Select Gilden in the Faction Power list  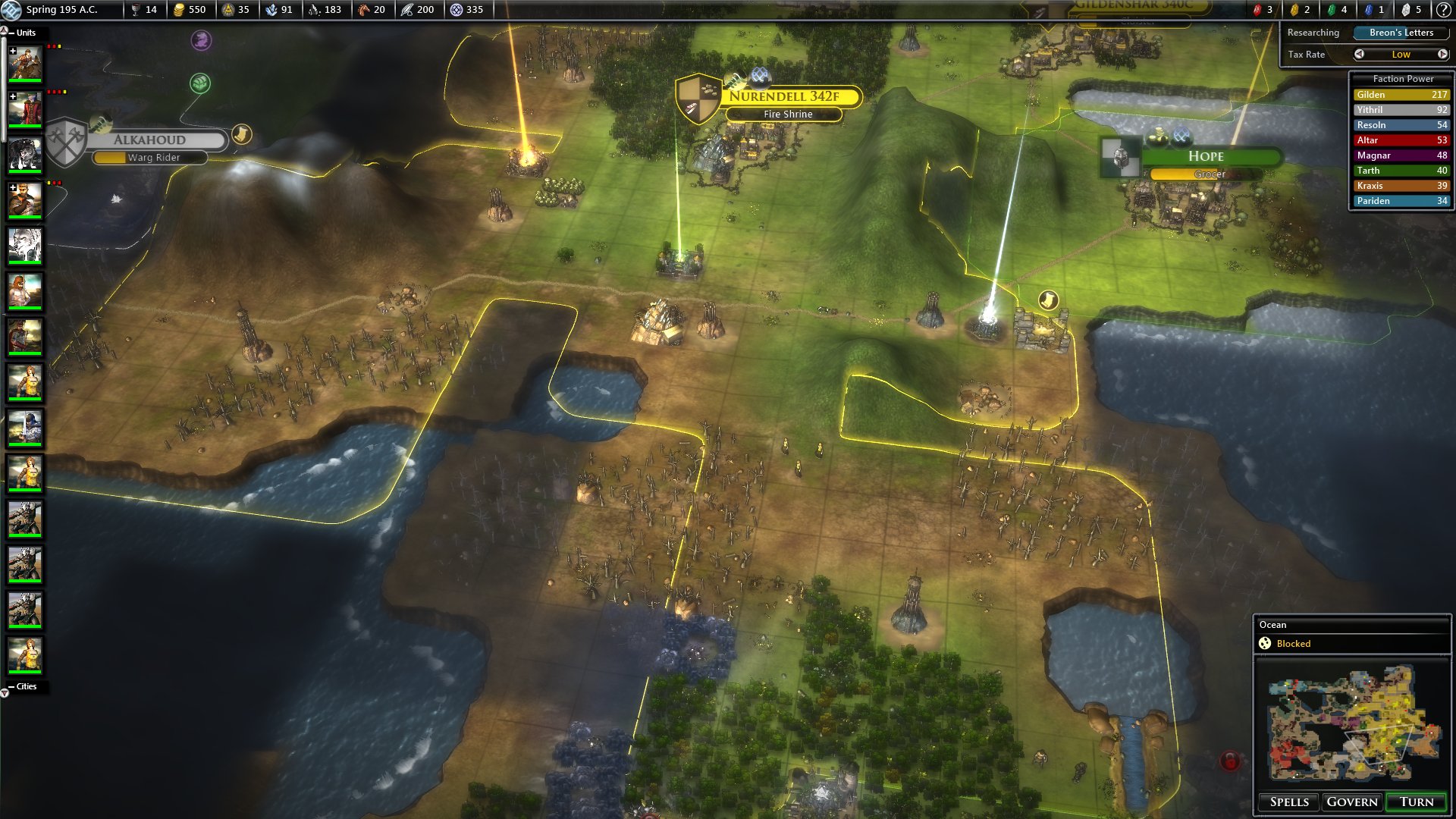tap(1401, 95)
